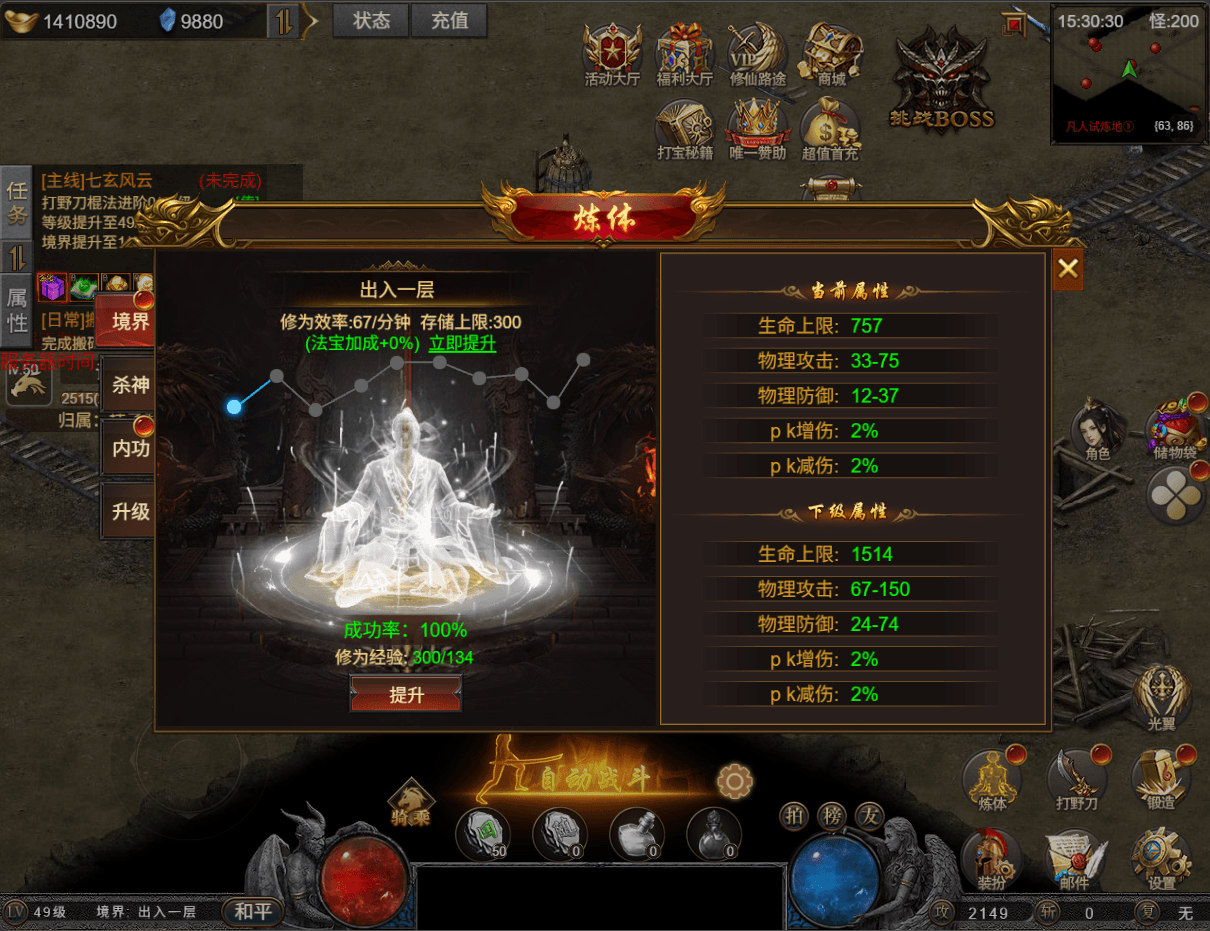Click the 充值 recharge button
The height and width of the screenshot is (931, 1210).
point(449,20)
